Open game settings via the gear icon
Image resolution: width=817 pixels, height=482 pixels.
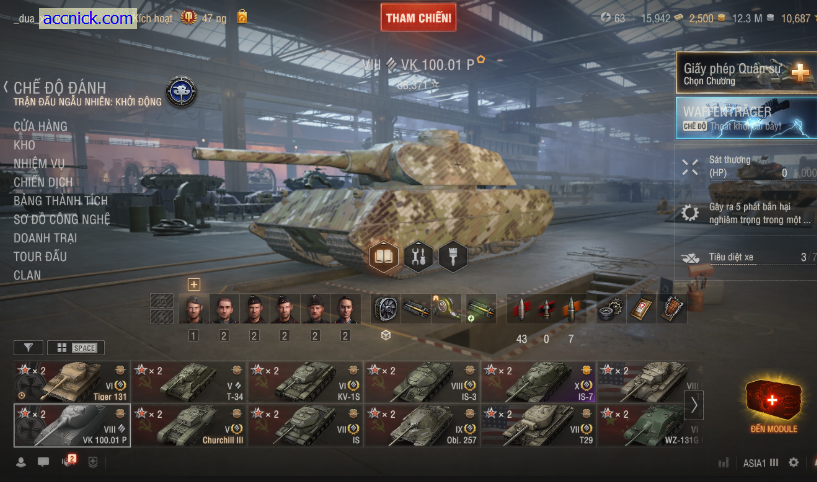[794, 463]
